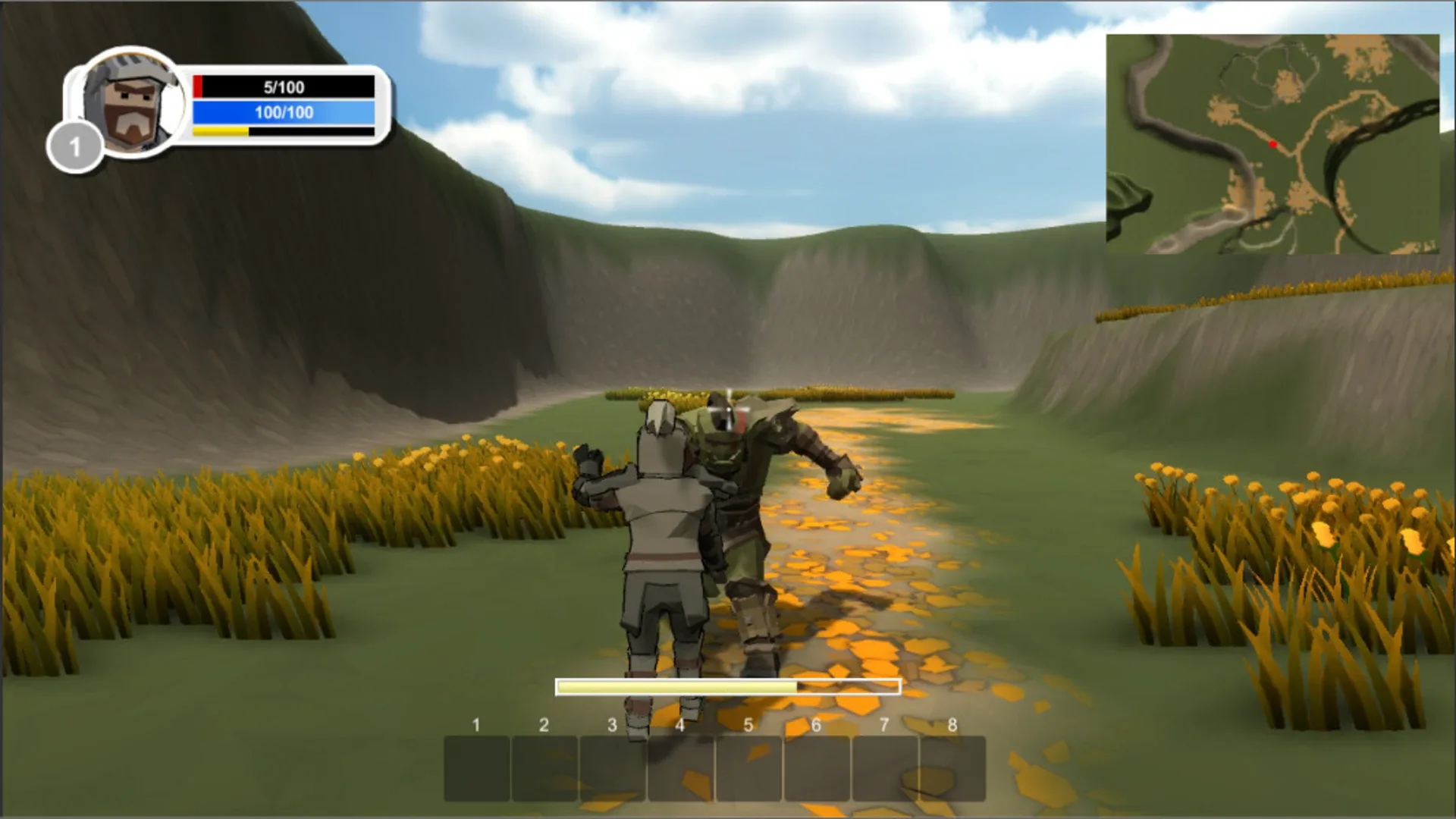
Task: Select hotbar slot 5
Action: (749, 767)
